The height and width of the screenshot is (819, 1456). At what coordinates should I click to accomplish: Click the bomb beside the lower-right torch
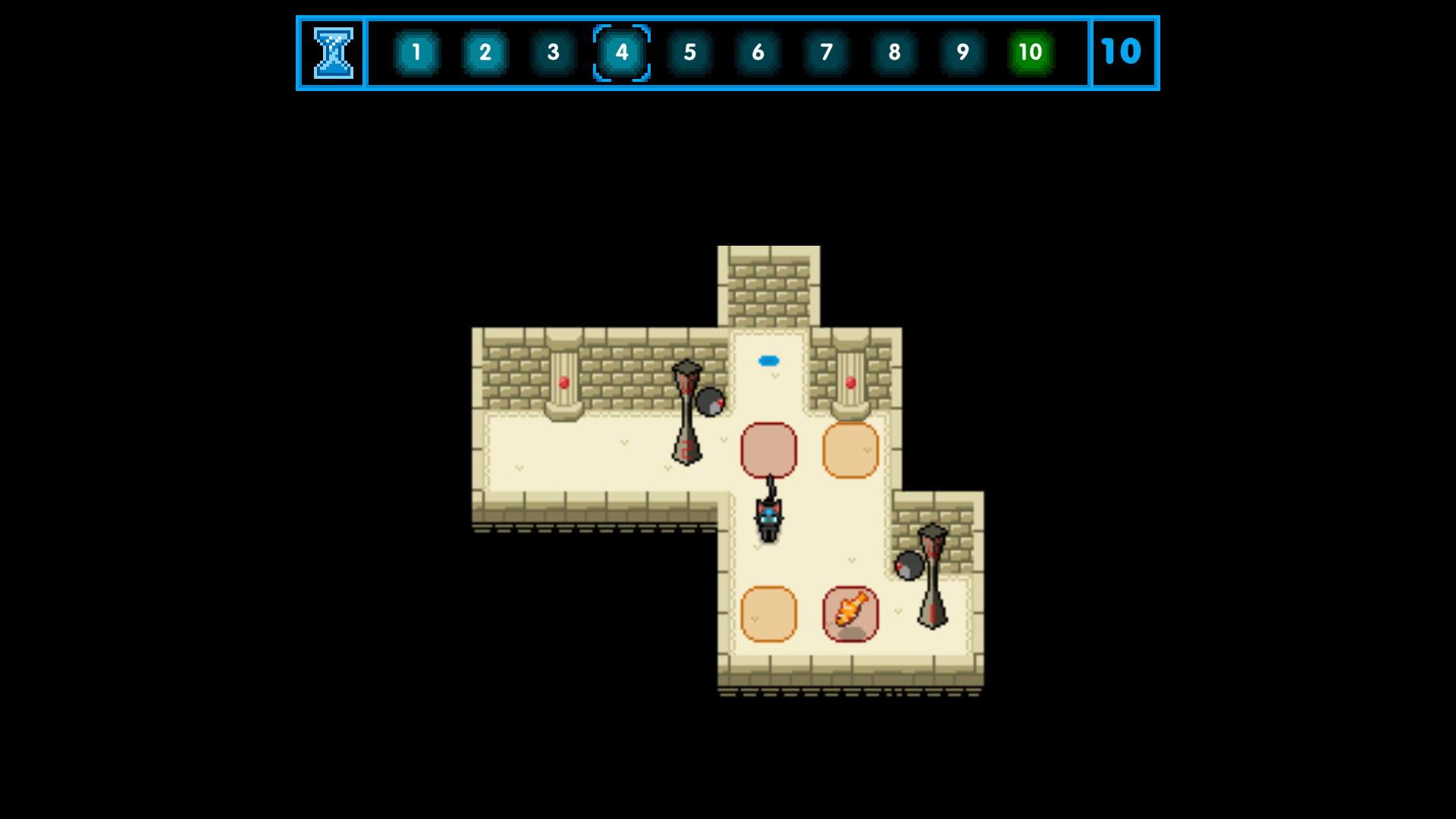pyautogui.click(x=907, y=565)
